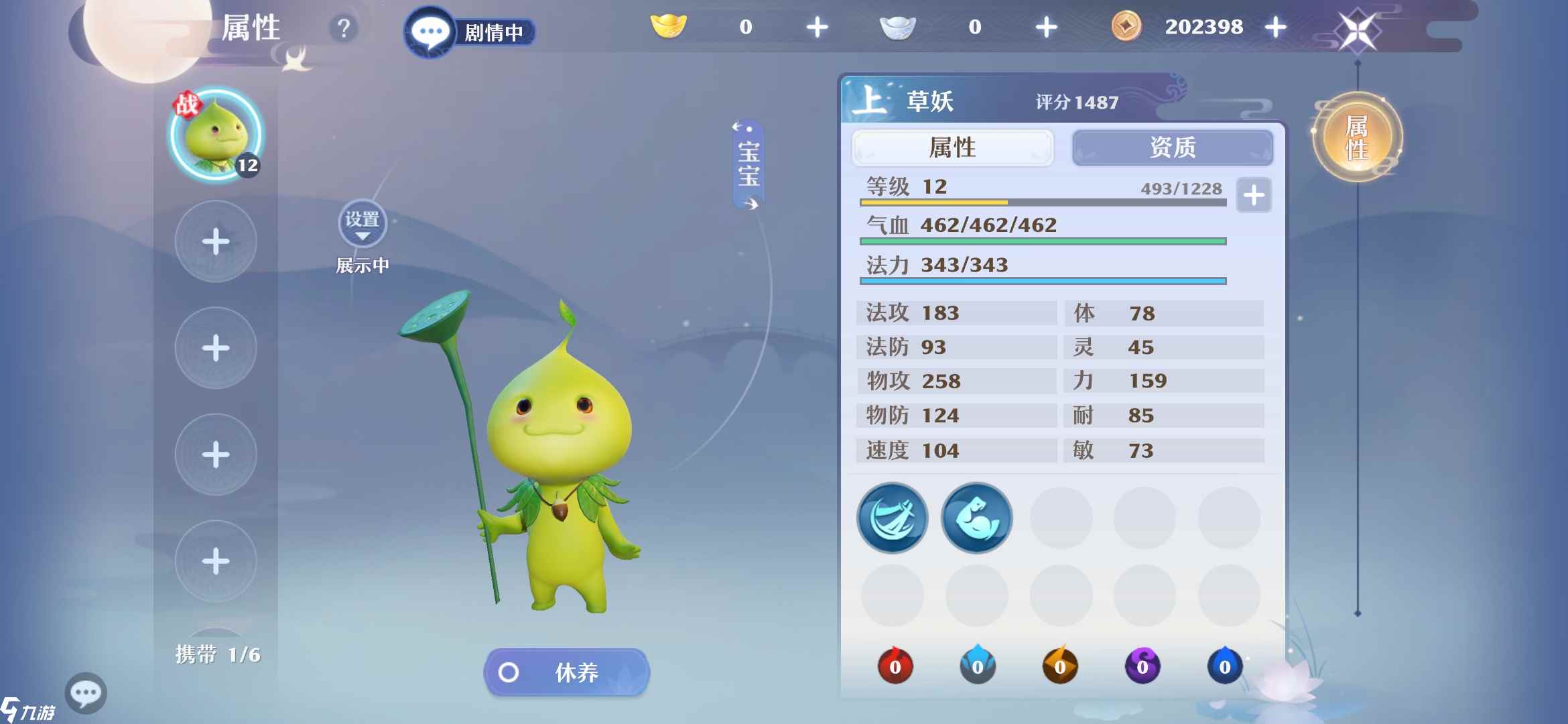The height and width of the screenshot is (724, 1568).
Task: Click the plus to add copper coins
Action: tap(1275, 27)
